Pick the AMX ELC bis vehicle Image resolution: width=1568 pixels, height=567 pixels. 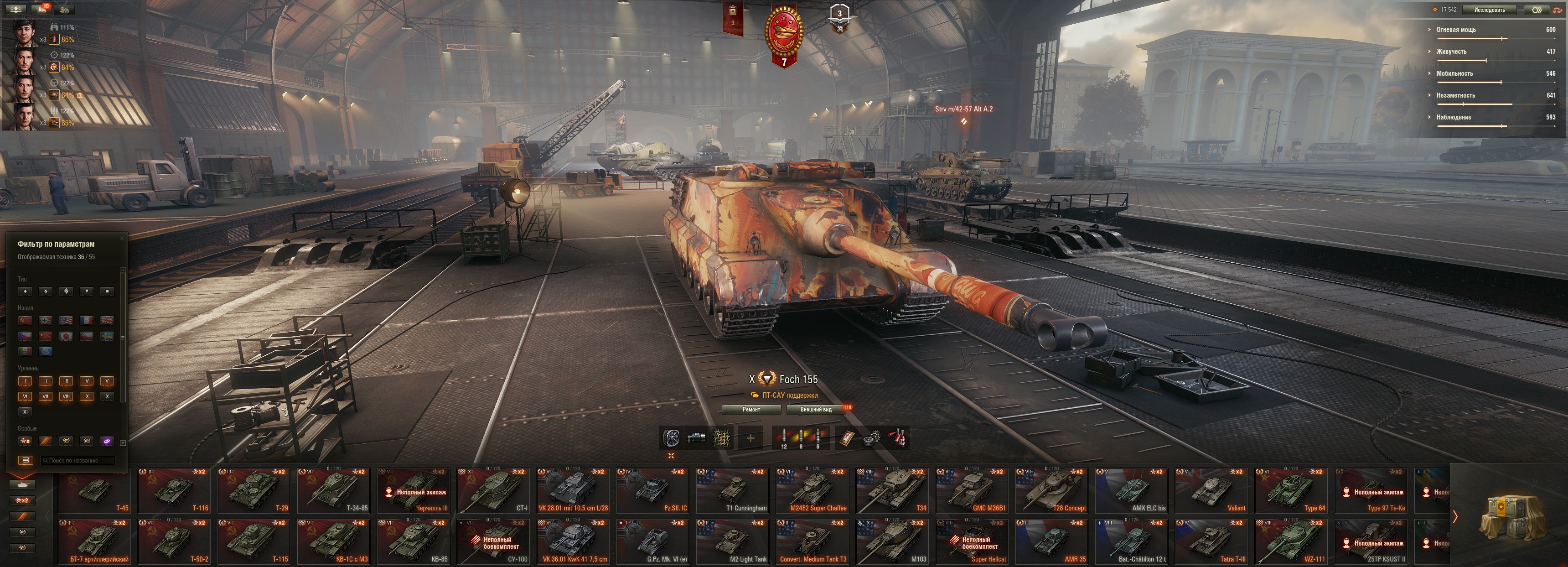point(1132,491)
